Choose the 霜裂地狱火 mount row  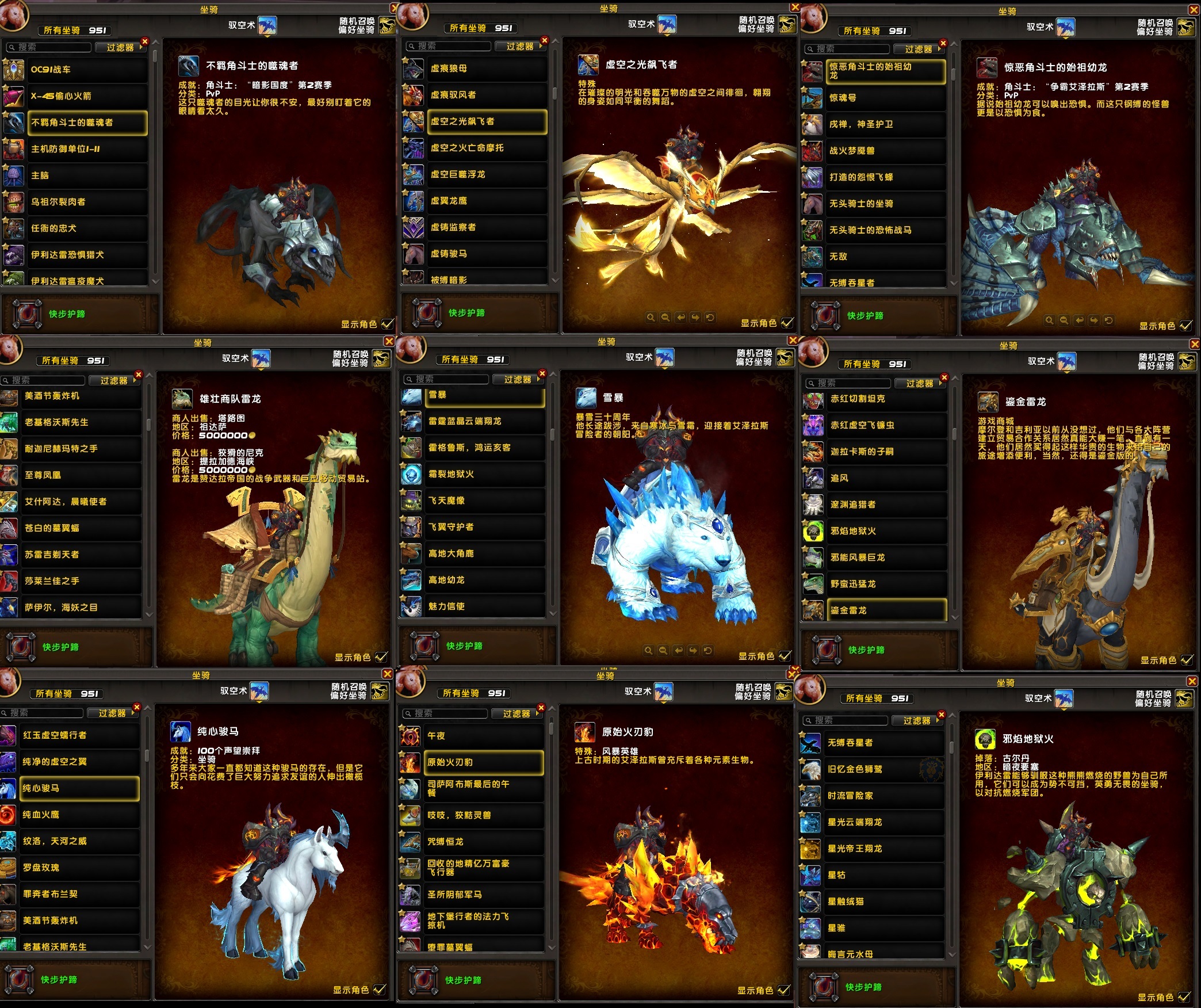[484, 474]
